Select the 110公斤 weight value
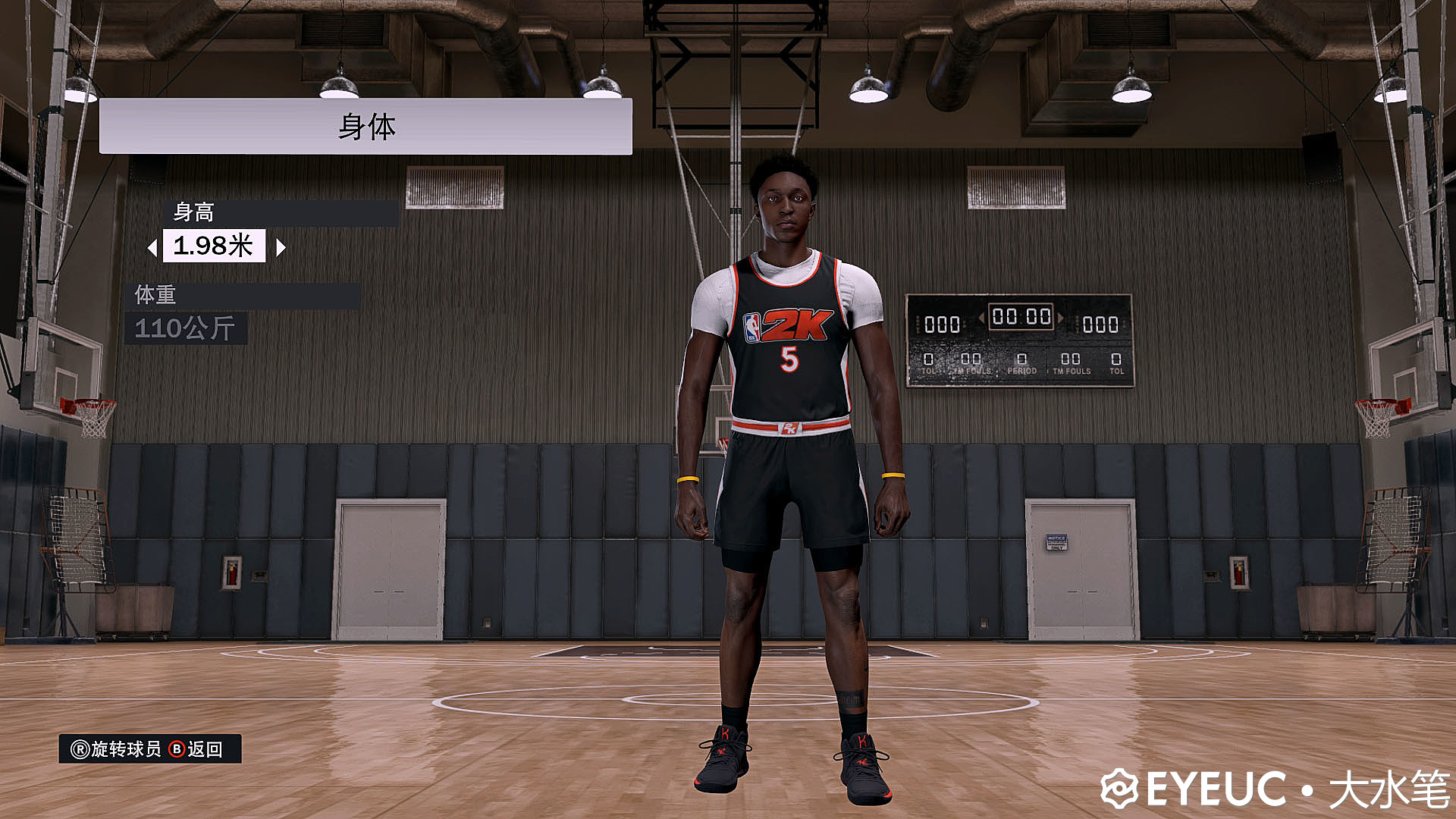The height and width of the screenshot is (819, 1456). [x=185, y=328]
